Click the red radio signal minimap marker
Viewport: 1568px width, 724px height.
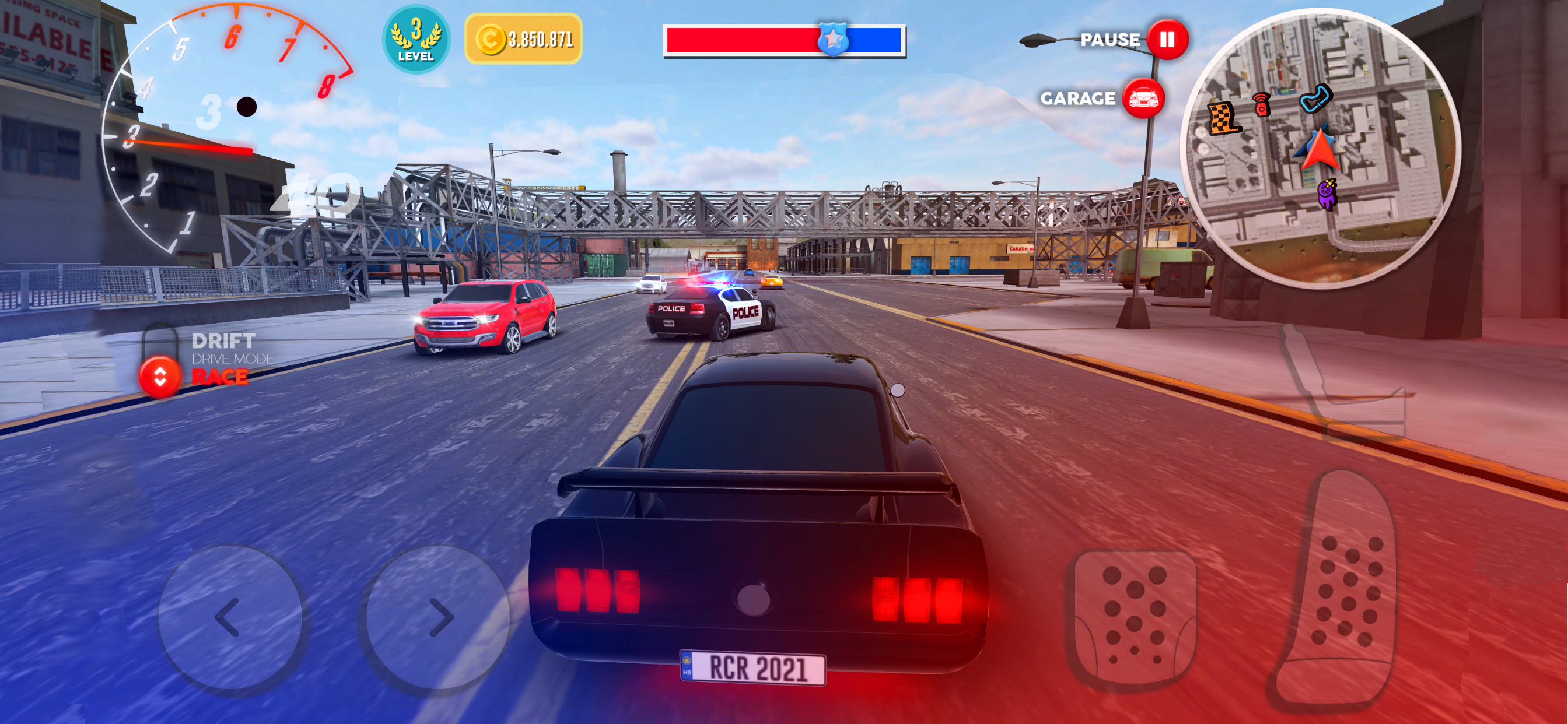coord(1262,104)
